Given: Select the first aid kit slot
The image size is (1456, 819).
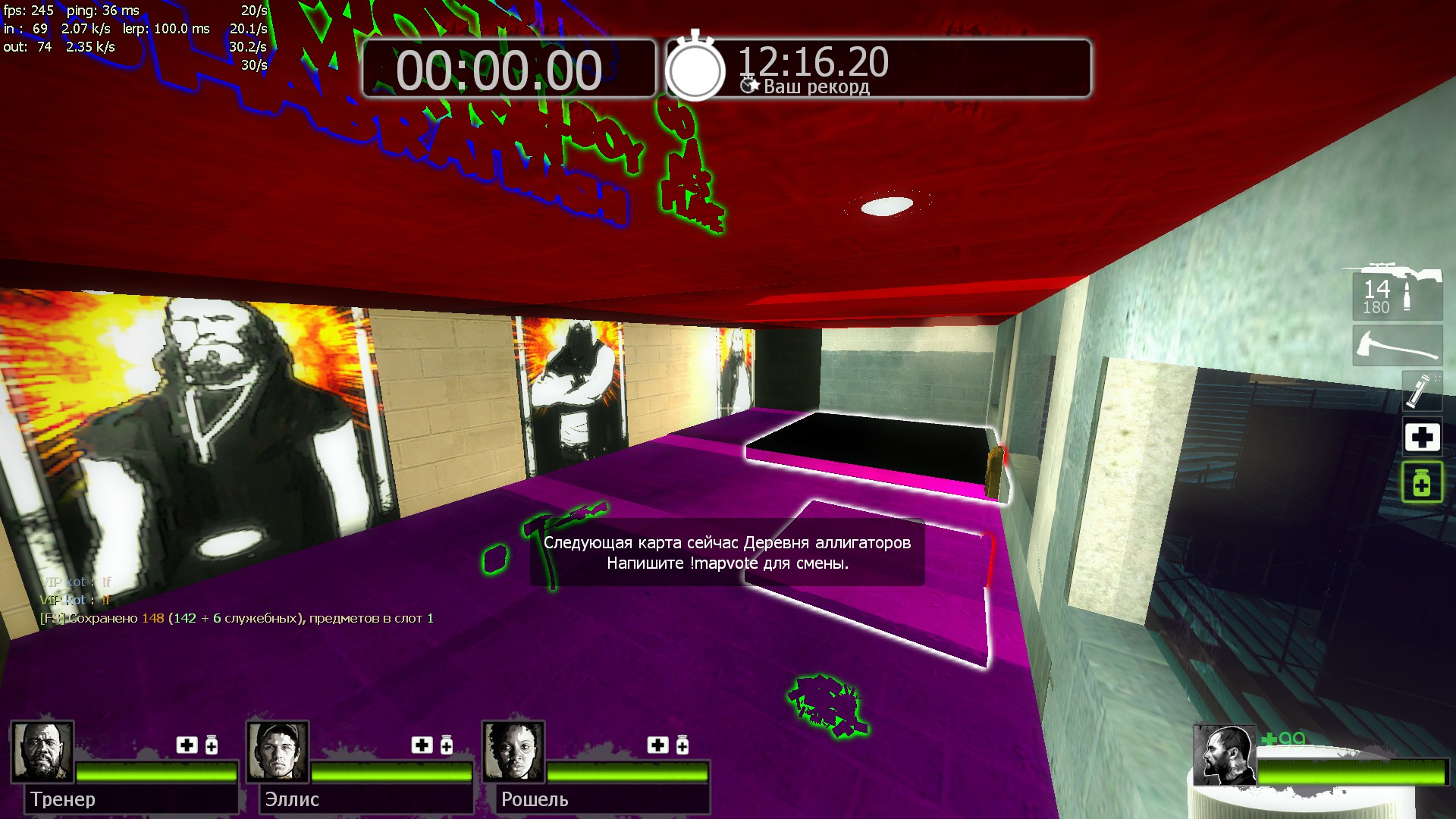Looking at the screenshot, I should click(1421, 438).
